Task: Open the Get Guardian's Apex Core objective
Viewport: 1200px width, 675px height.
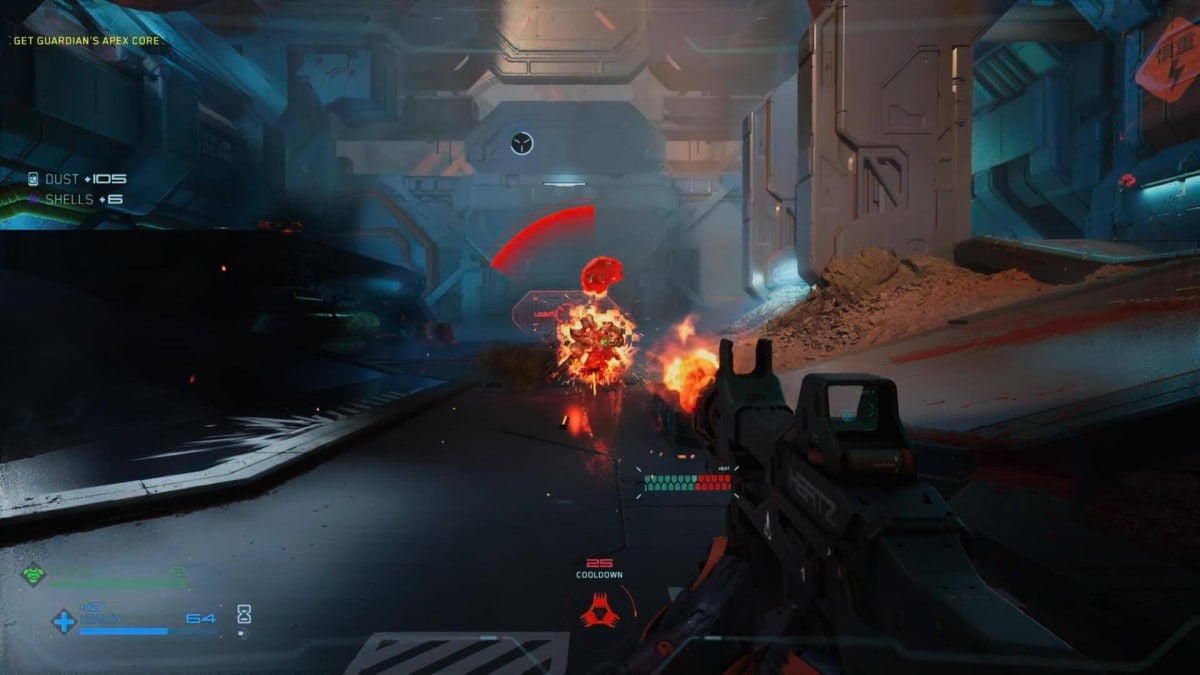Action: (x=88, y=41)
